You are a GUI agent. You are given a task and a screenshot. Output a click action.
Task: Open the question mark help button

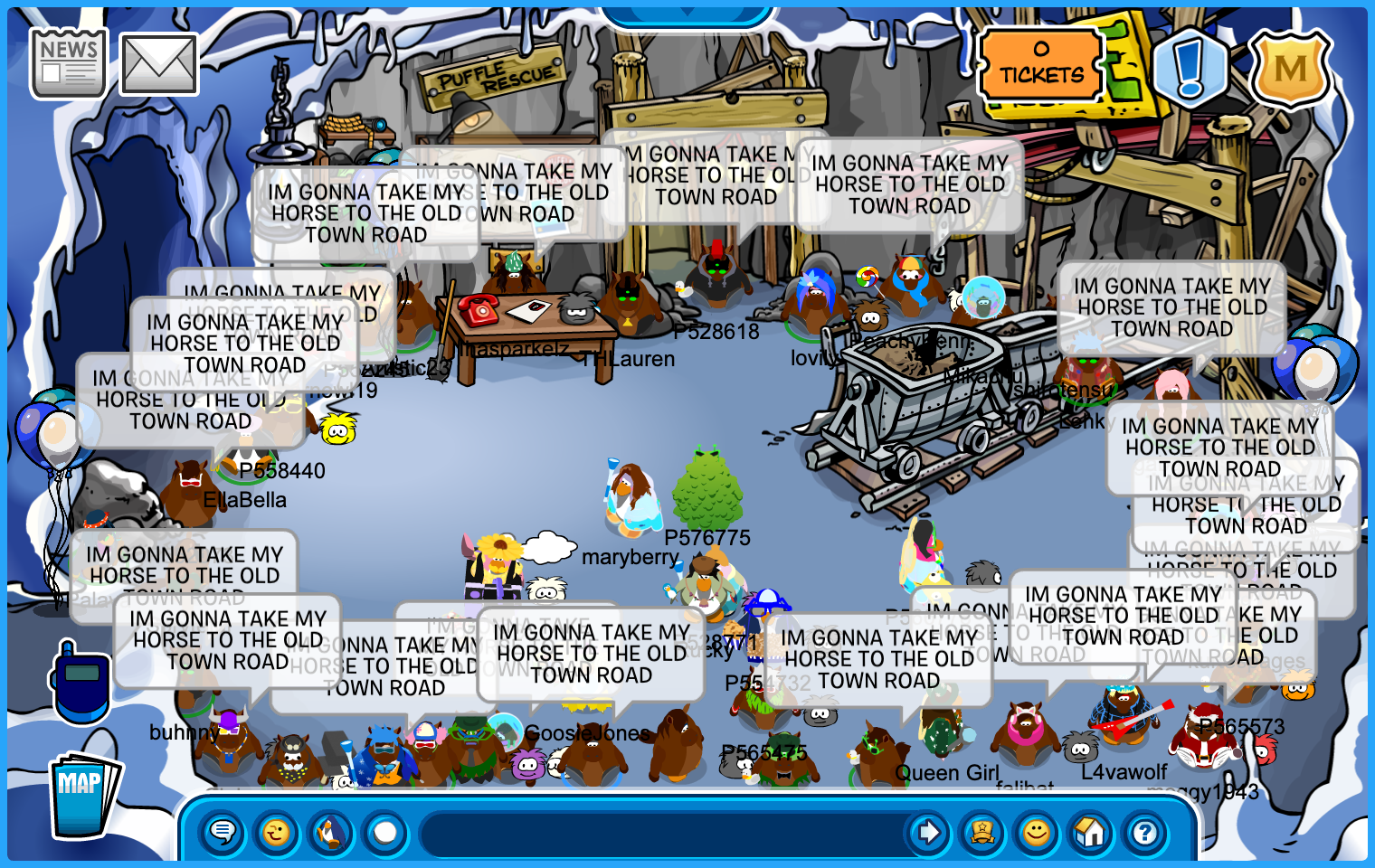pyautogui.click(x=1145, y=832)
